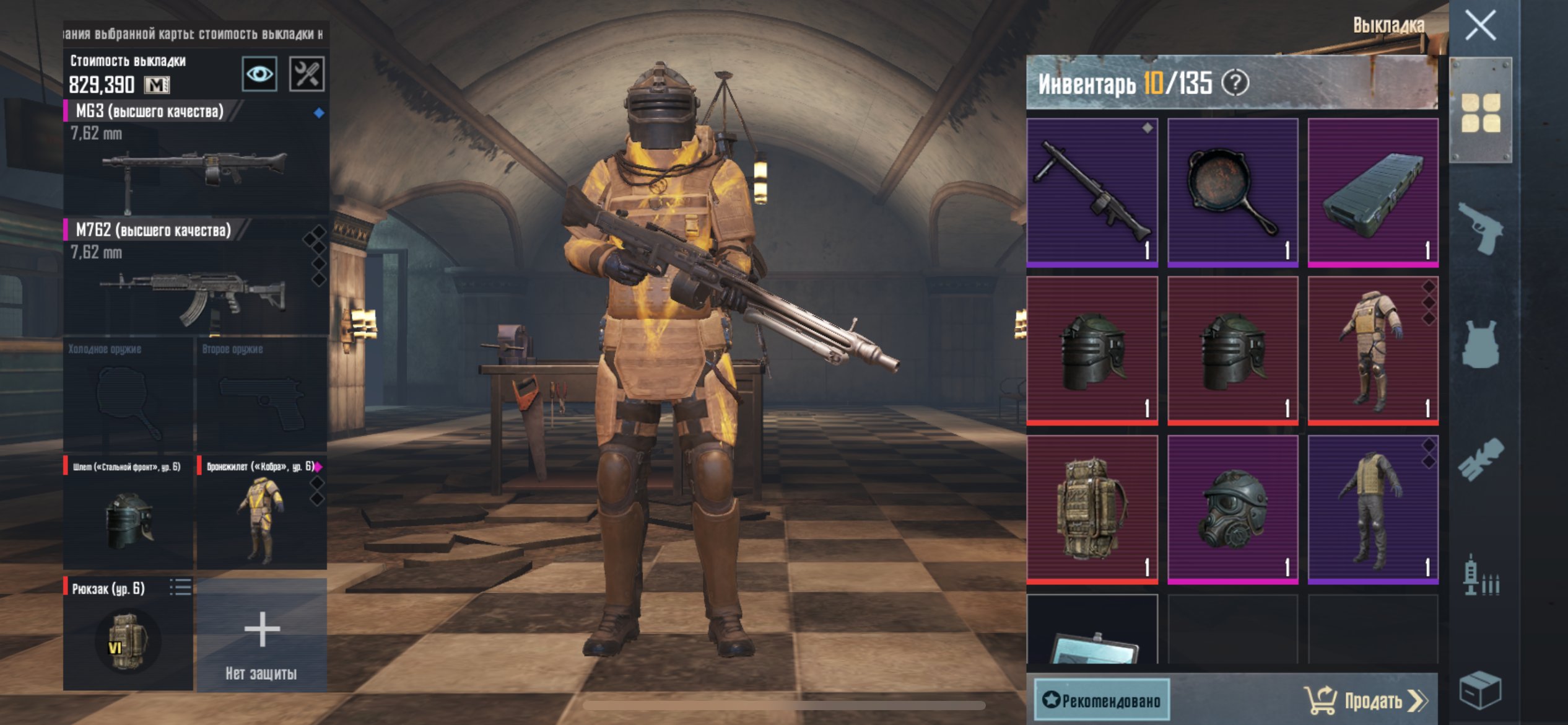Screen dimensions: 1568x725
Task: Choose the gas mask helmet item
Action: pos(1232,509)
